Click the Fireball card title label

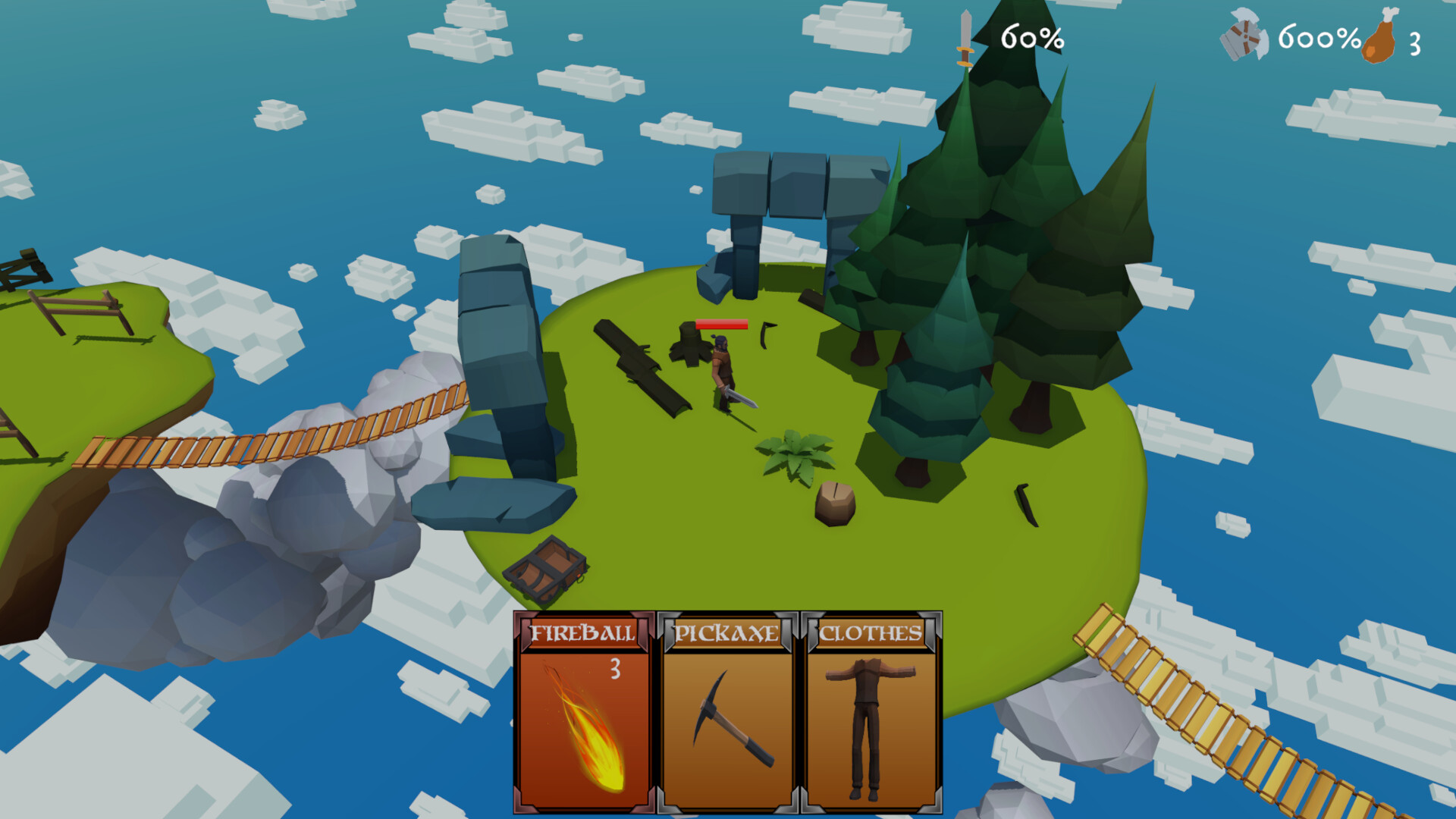point(582,633)
